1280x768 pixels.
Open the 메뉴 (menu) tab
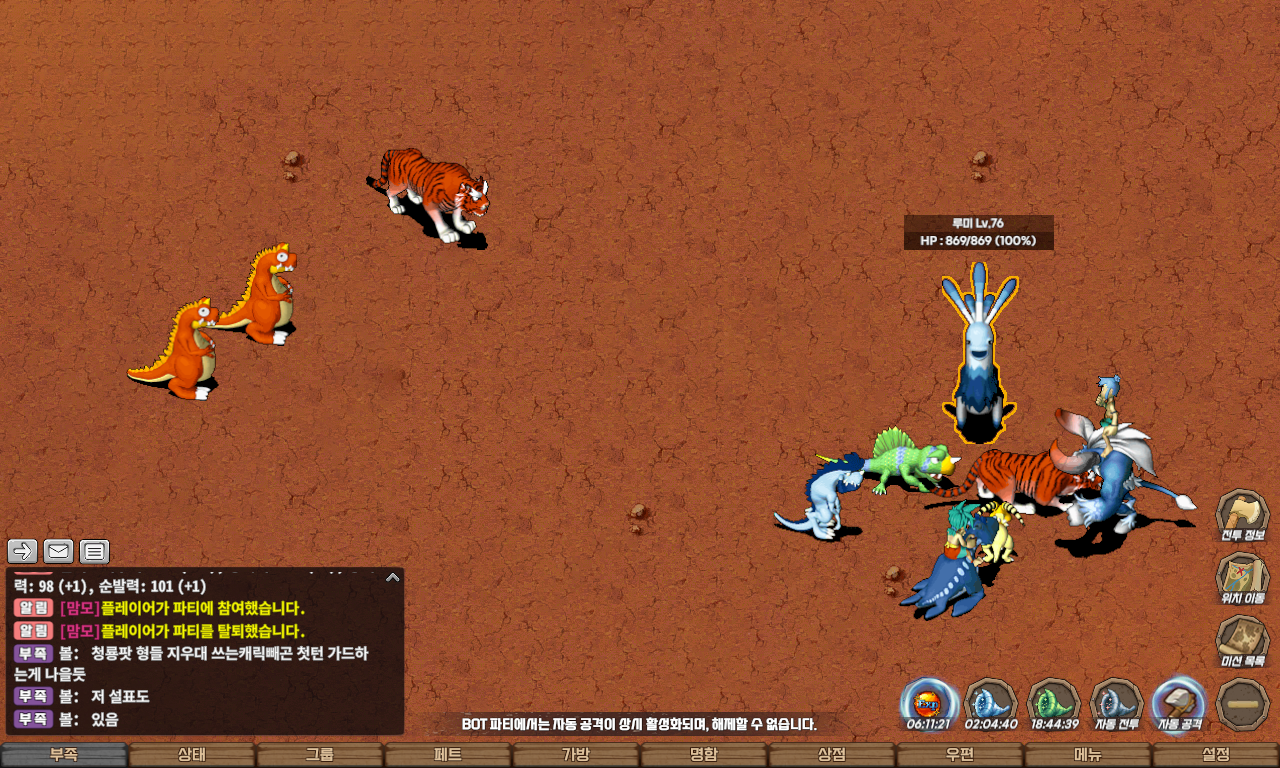[x=1088, y=755]
